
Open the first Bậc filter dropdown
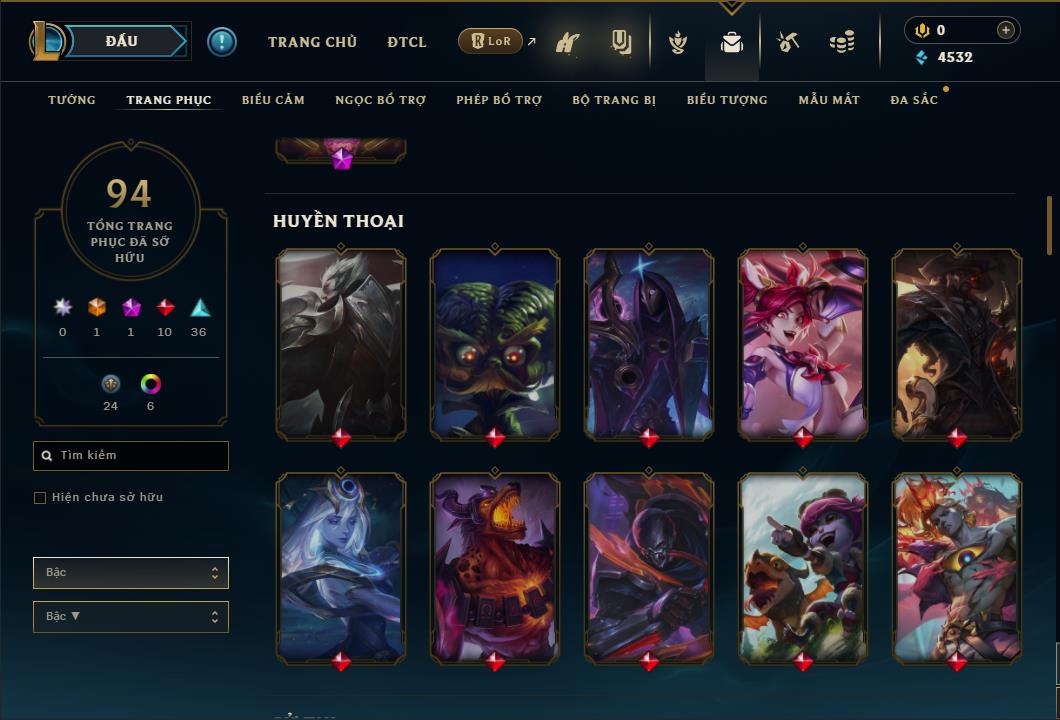point(131,573)
